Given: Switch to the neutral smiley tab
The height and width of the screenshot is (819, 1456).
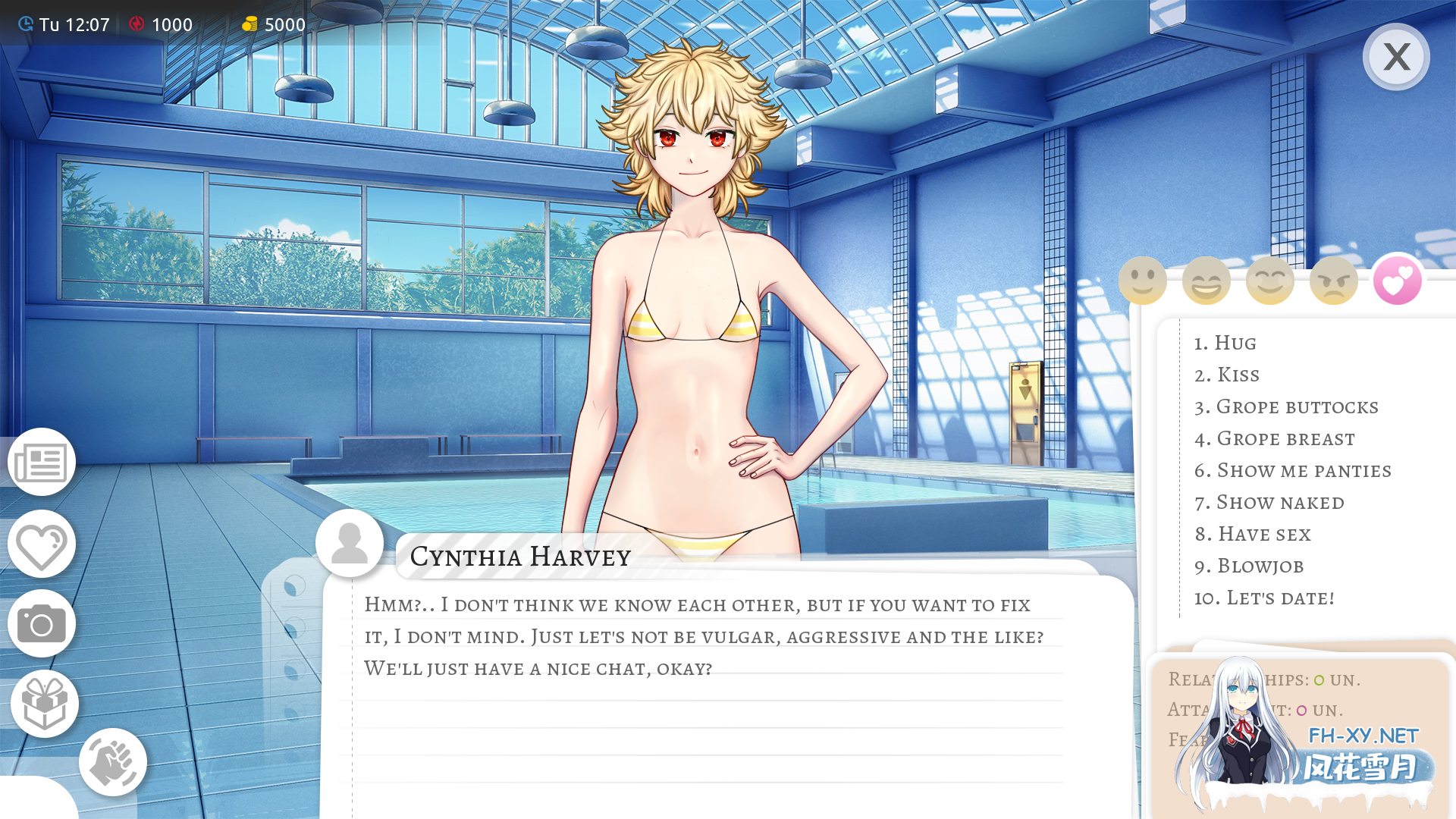Looking at the screenshot, I should tap(1142, 280).
